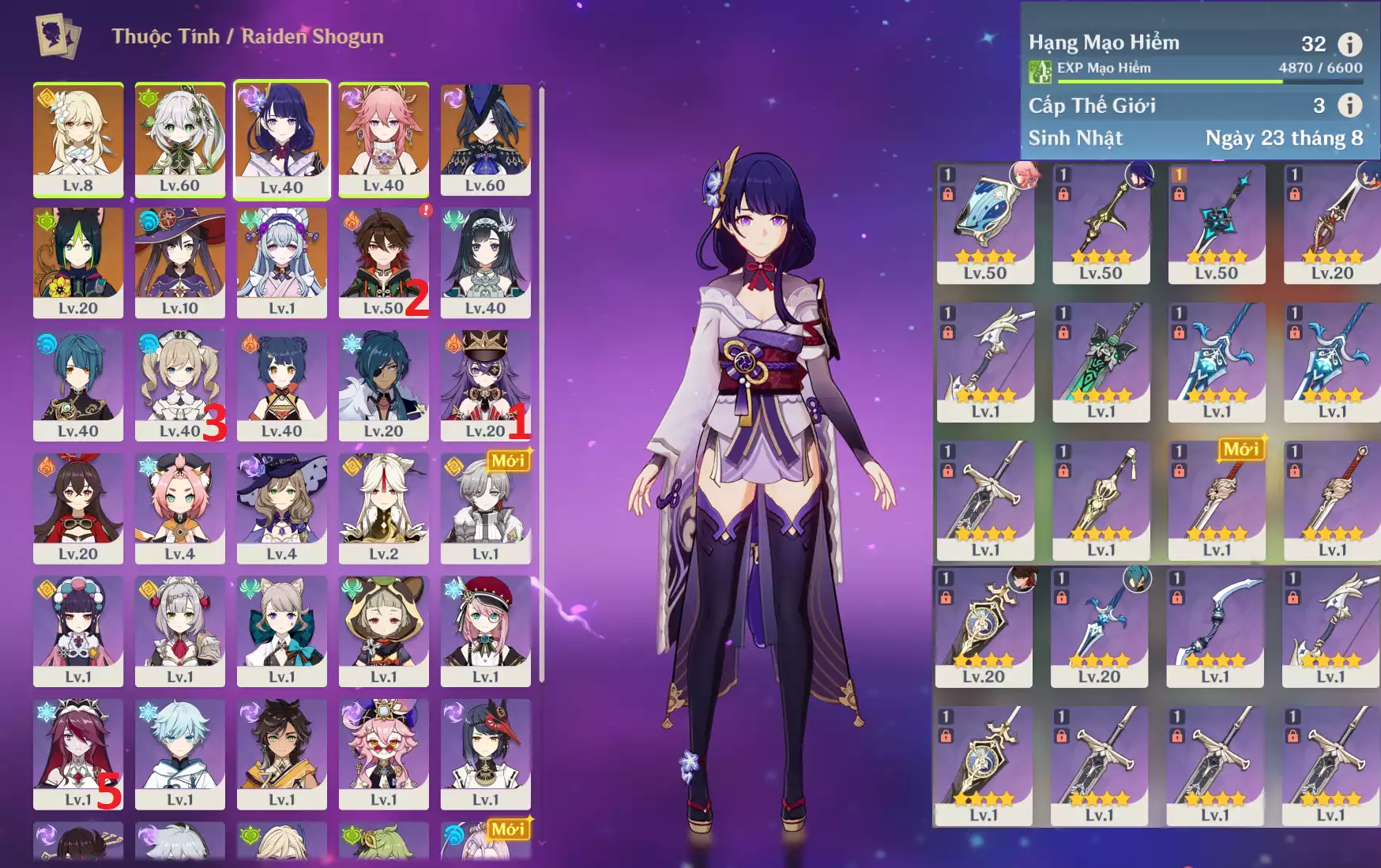
Task: Select Ningguang's Lv.2 character card
Action: (383, 508)
